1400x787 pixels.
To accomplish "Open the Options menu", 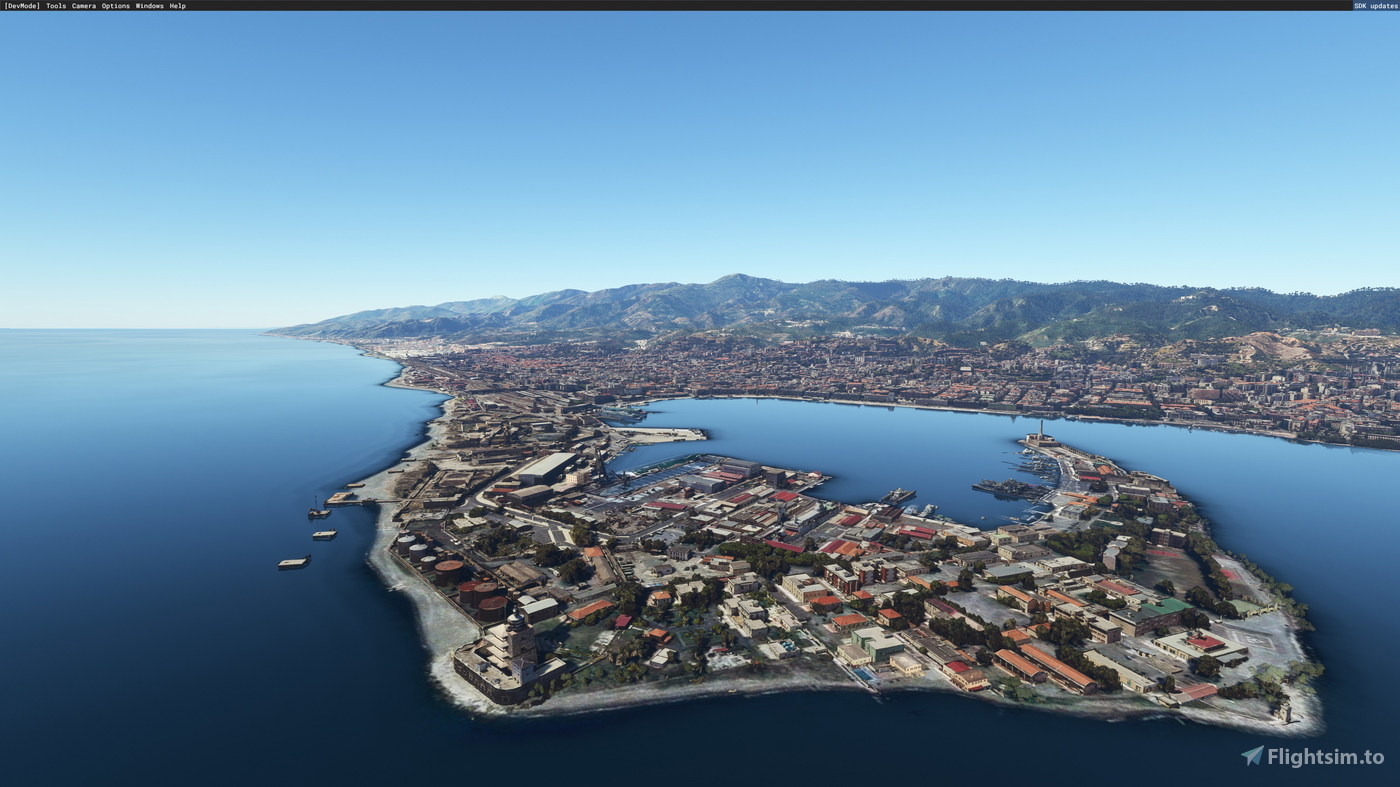I will (114, 5).
